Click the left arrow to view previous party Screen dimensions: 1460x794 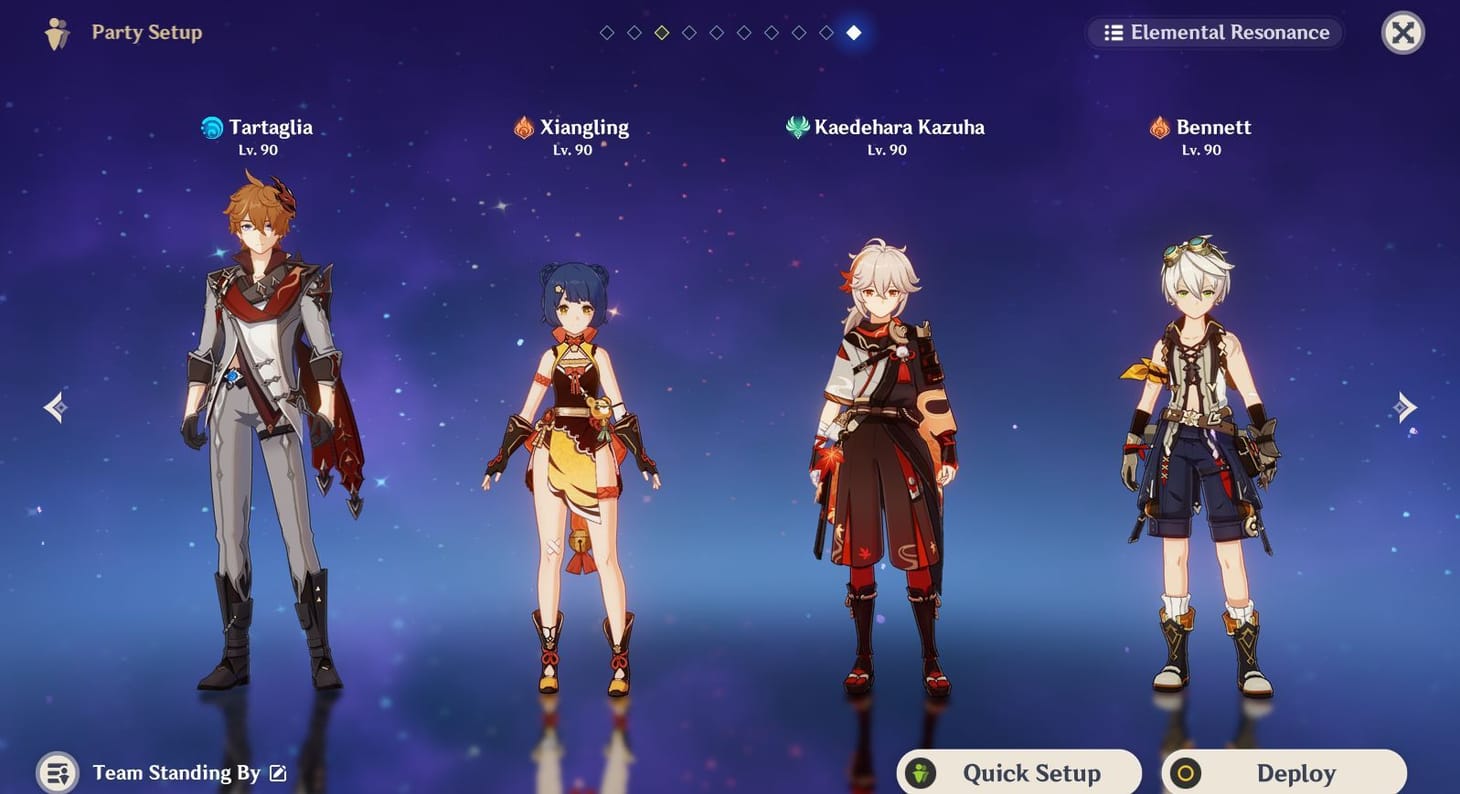(x=55, y=406)
